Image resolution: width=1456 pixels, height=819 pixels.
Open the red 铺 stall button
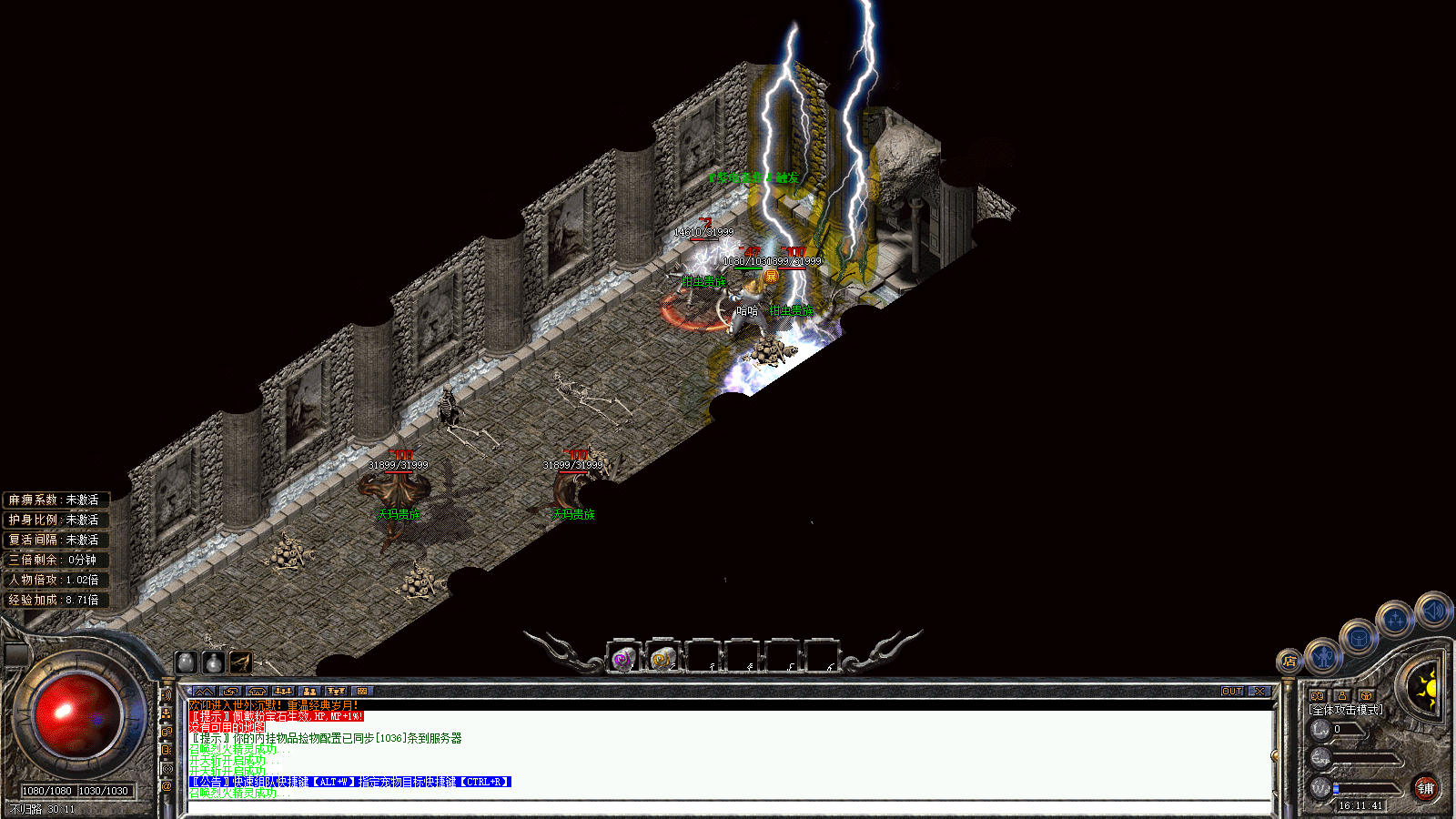pyautogui.click(x=1425, y=788)
